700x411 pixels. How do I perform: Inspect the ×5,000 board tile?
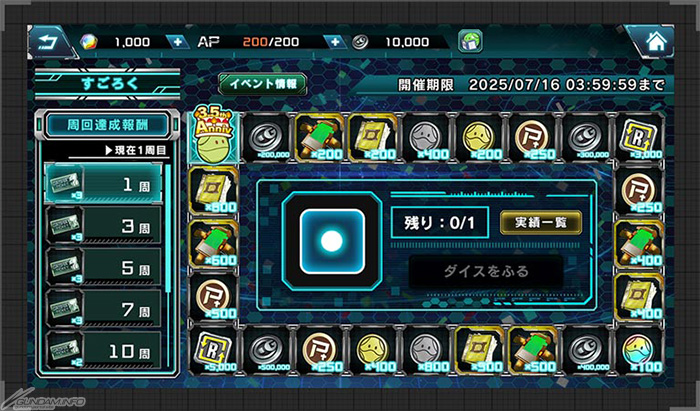pyautogui.click(x=213, y=348)
